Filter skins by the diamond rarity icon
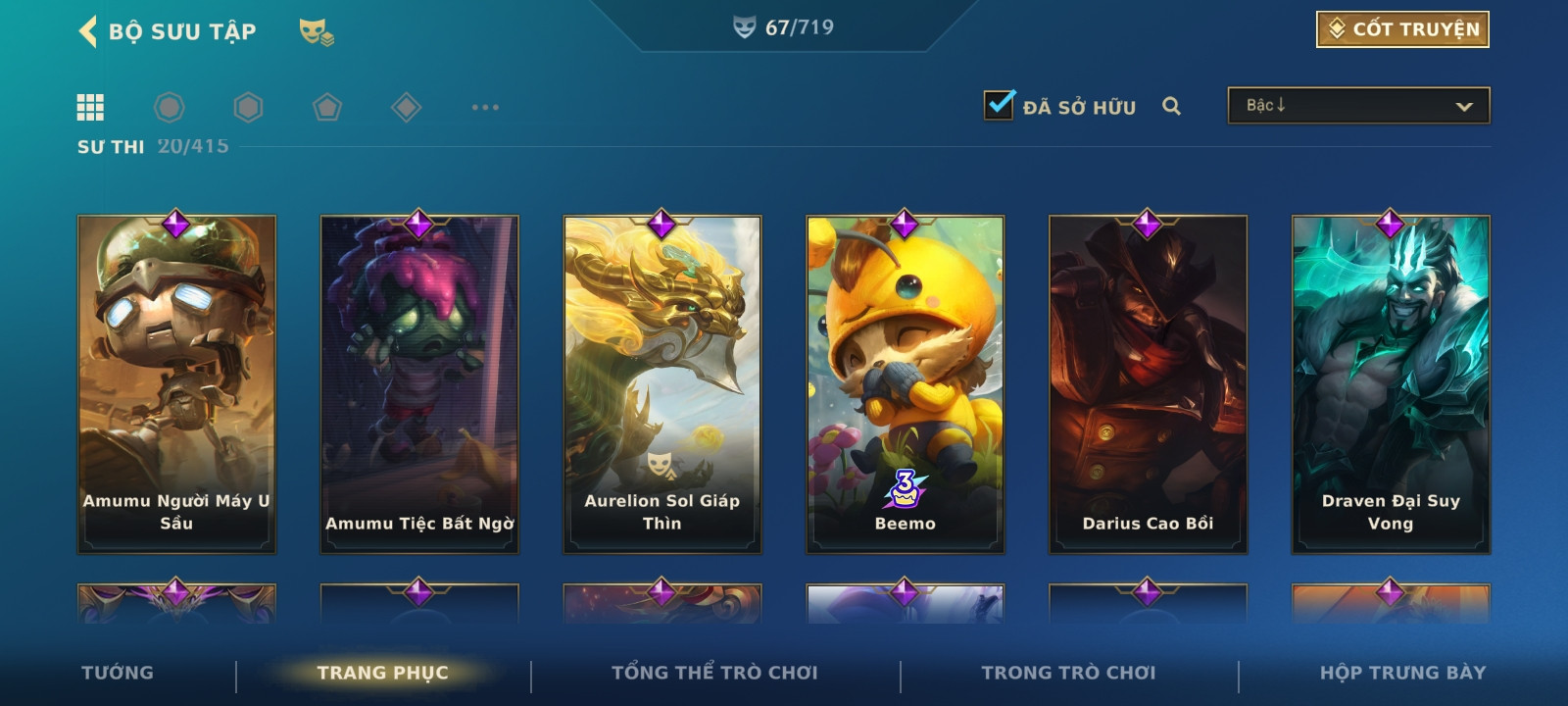1568x706 pixels. point(406,107)
